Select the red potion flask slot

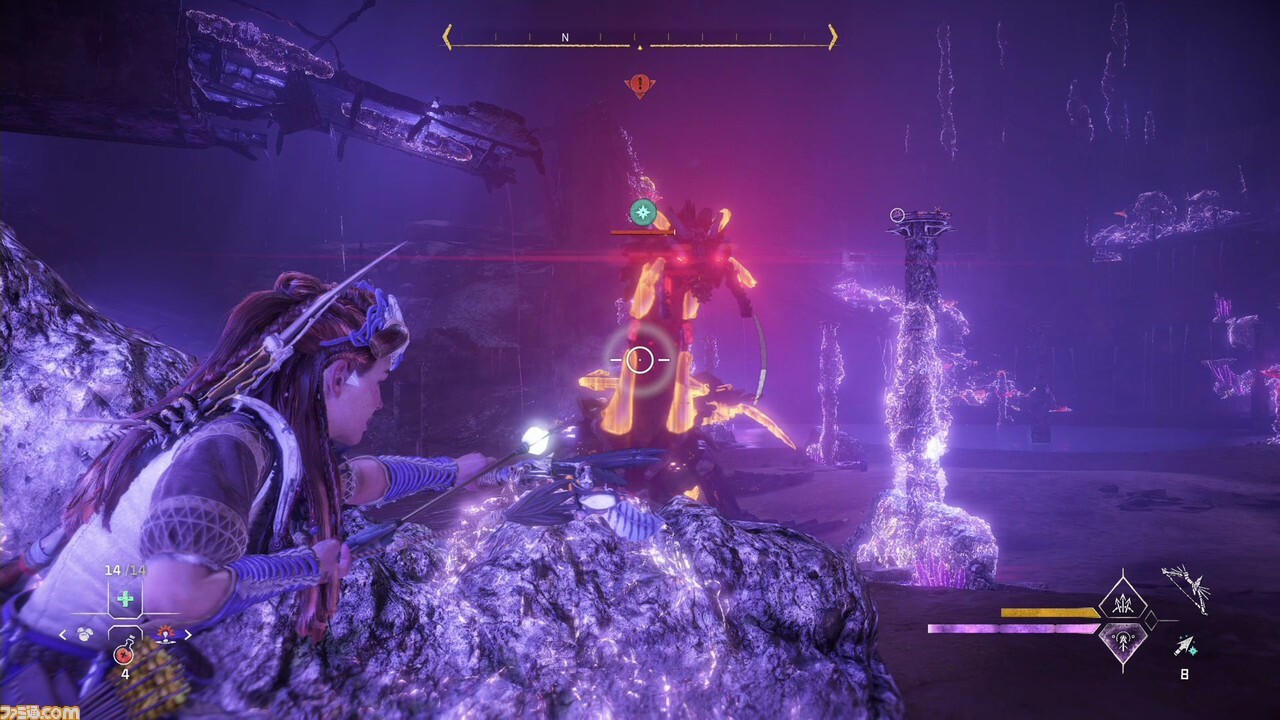pos(124,653)
